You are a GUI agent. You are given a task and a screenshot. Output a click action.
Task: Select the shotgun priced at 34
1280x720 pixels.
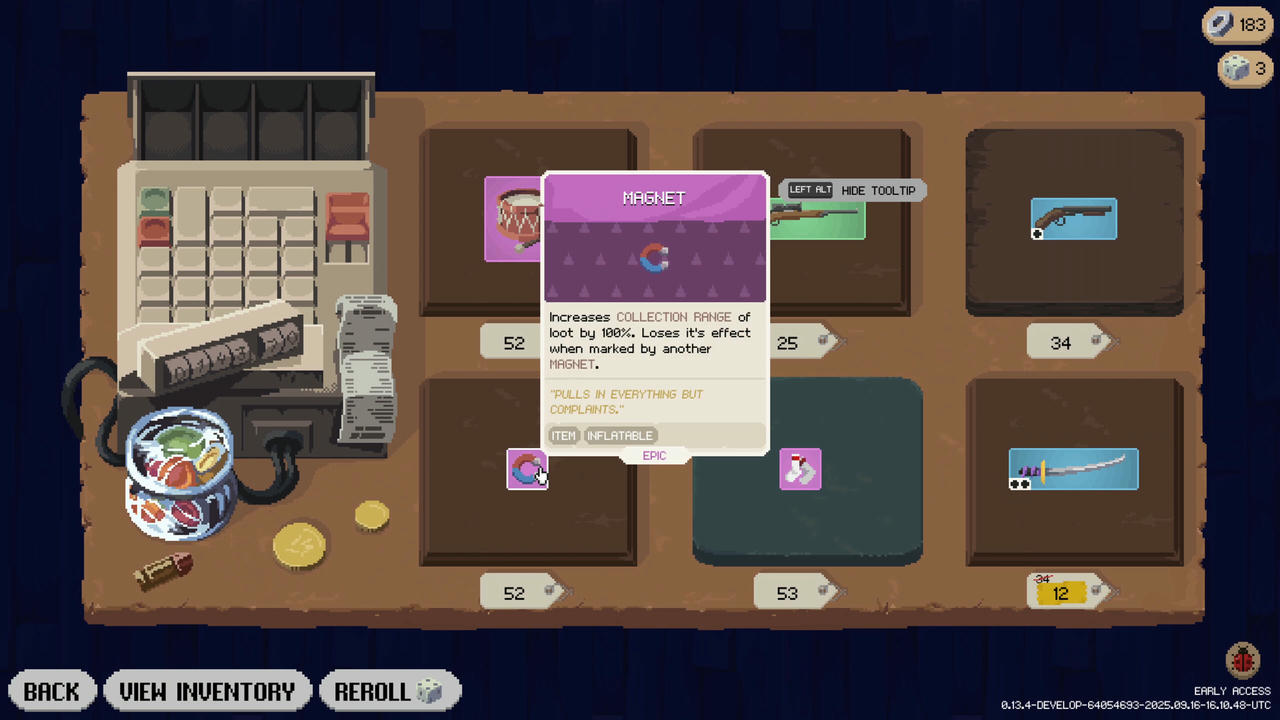coord(1073,219)
